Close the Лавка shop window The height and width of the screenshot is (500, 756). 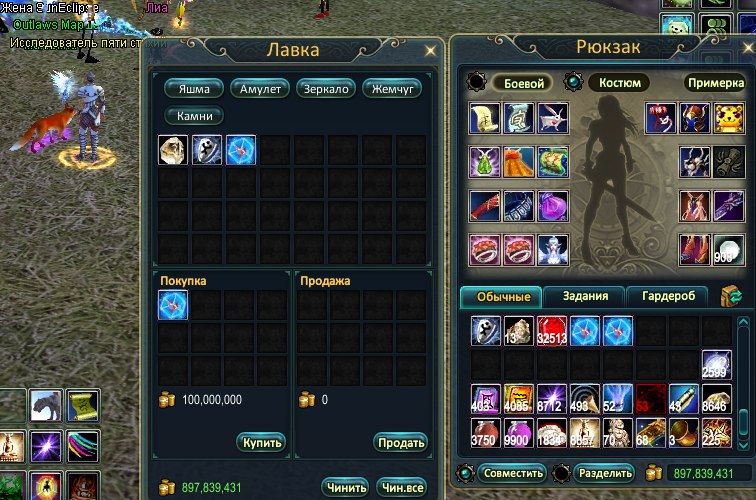pyautogui.click(x=431, y=49)
